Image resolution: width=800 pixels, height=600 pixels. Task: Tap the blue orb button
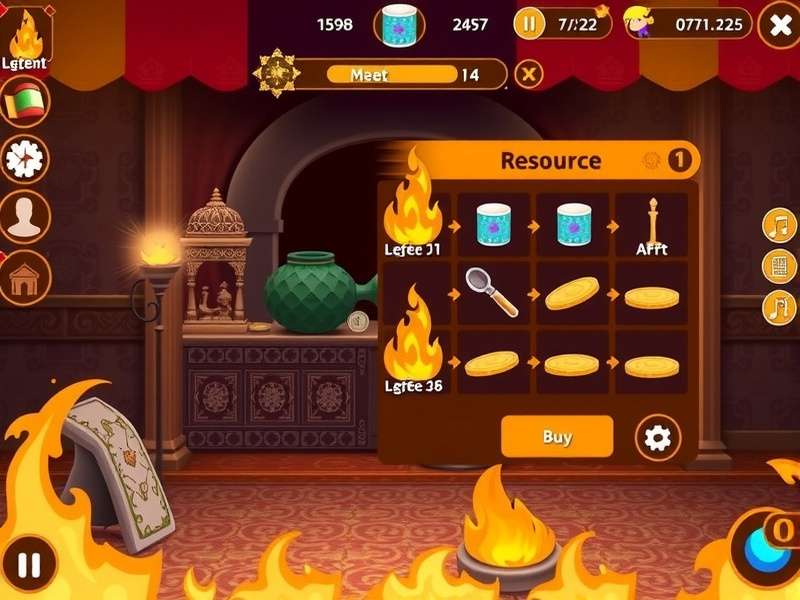coord(768,552)
